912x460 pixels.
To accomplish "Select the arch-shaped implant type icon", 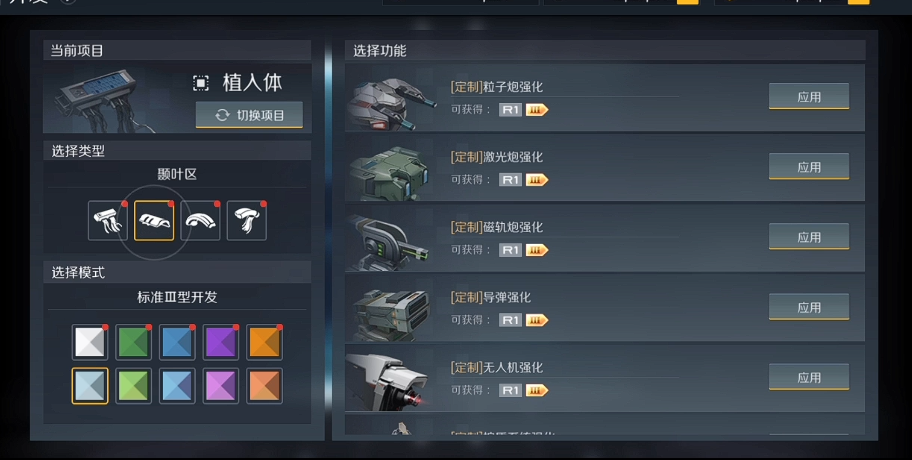I will pyautogui.click(x=200, y=221).
